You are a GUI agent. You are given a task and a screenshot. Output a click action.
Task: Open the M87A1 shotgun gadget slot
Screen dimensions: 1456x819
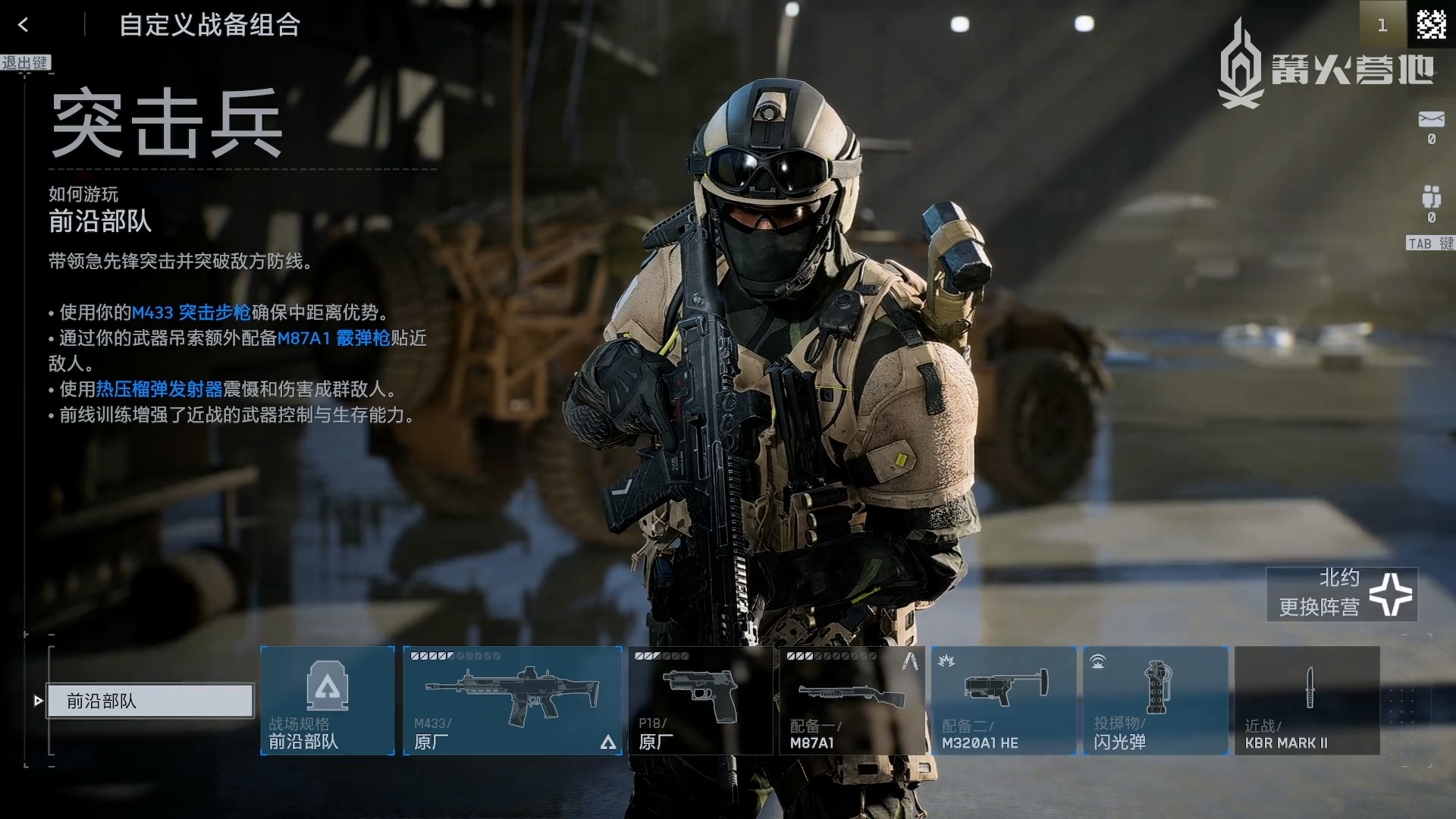(852, 701)
